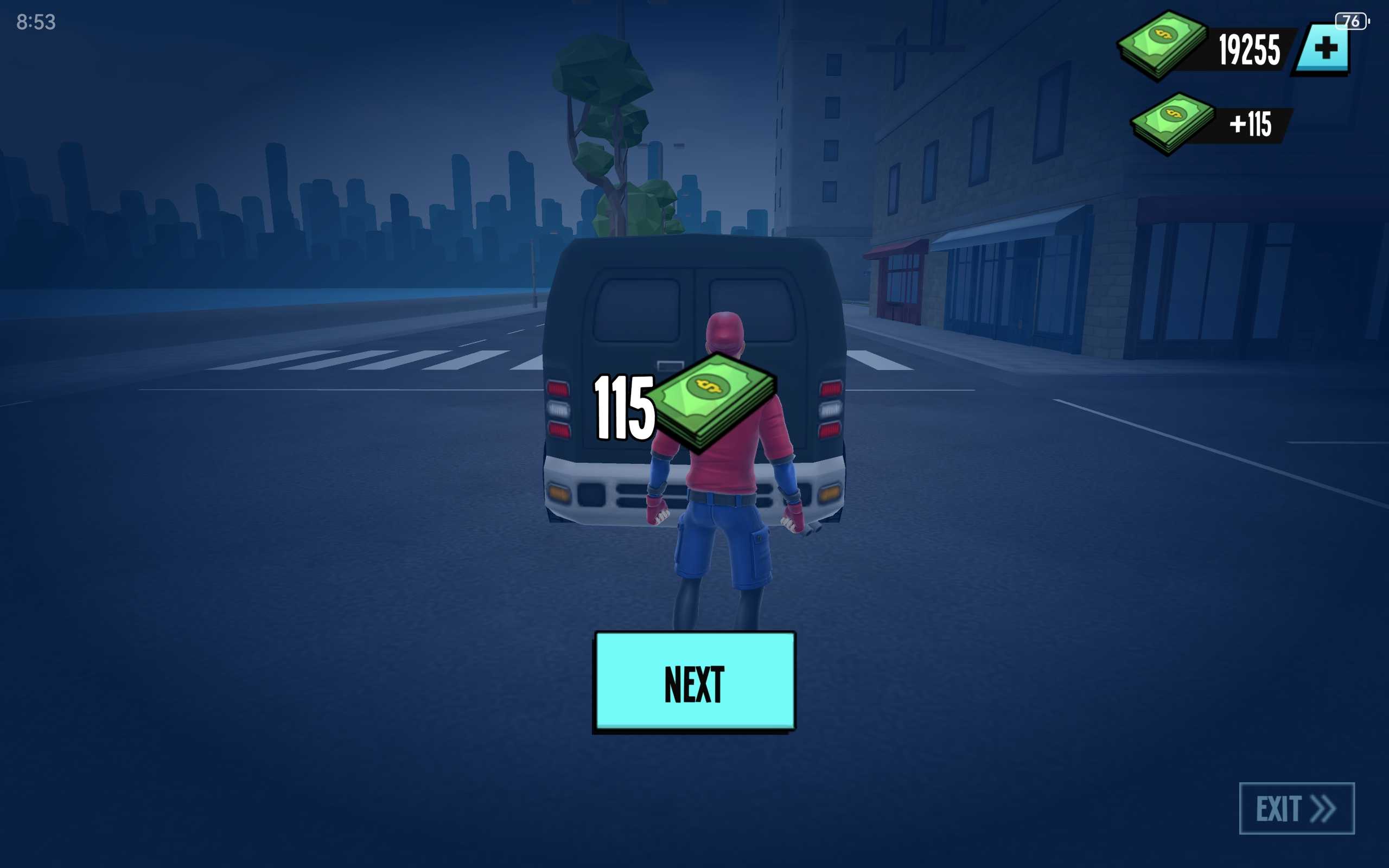
Task: Click the NEXT button
Action: point(694,681)
